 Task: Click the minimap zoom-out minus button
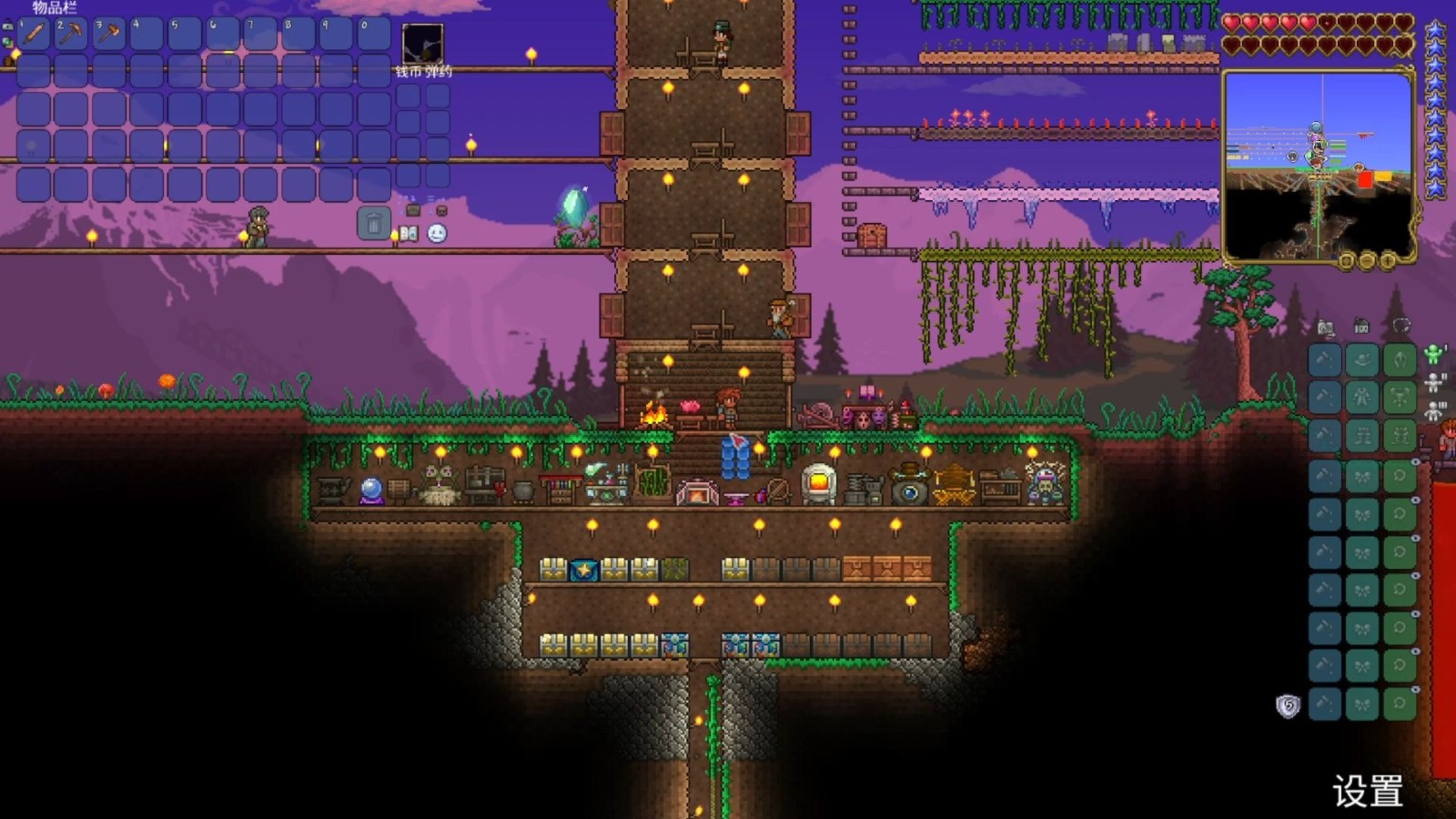coord(1367,261)
